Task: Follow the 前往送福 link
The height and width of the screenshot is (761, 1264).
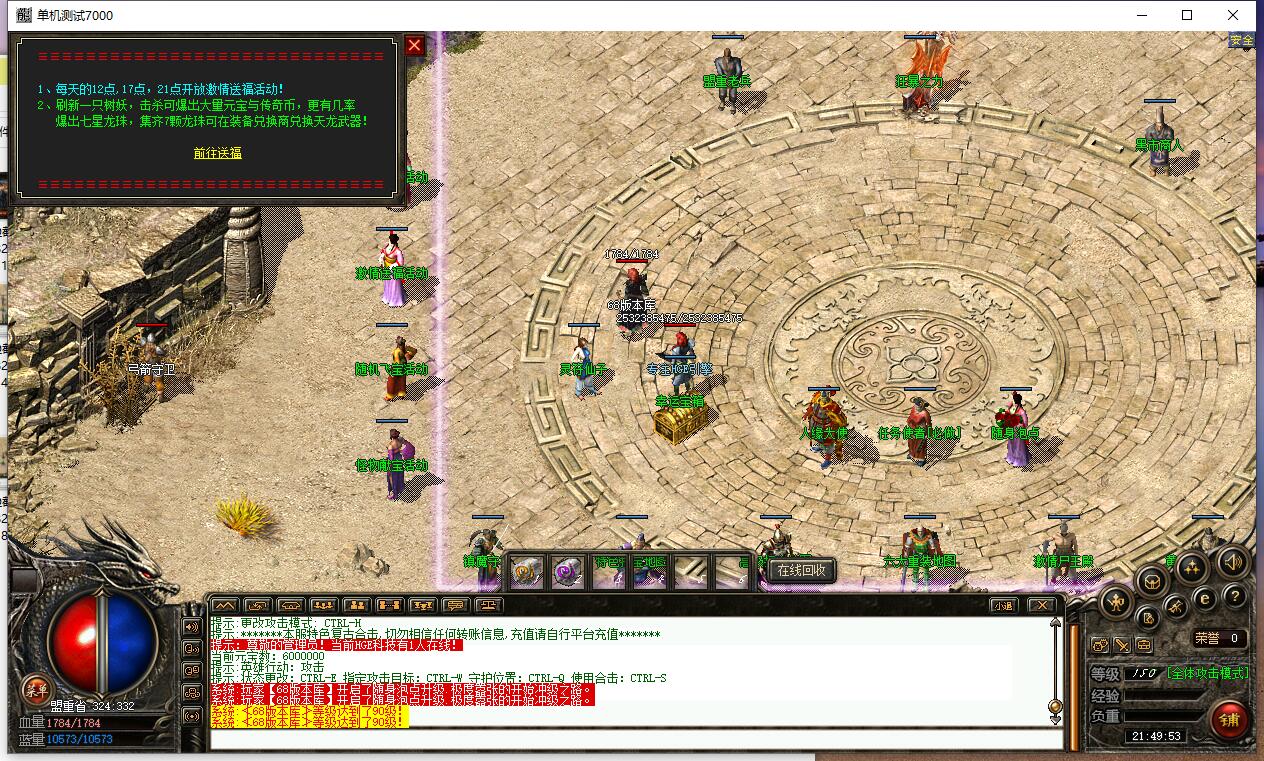Action: 217,153
